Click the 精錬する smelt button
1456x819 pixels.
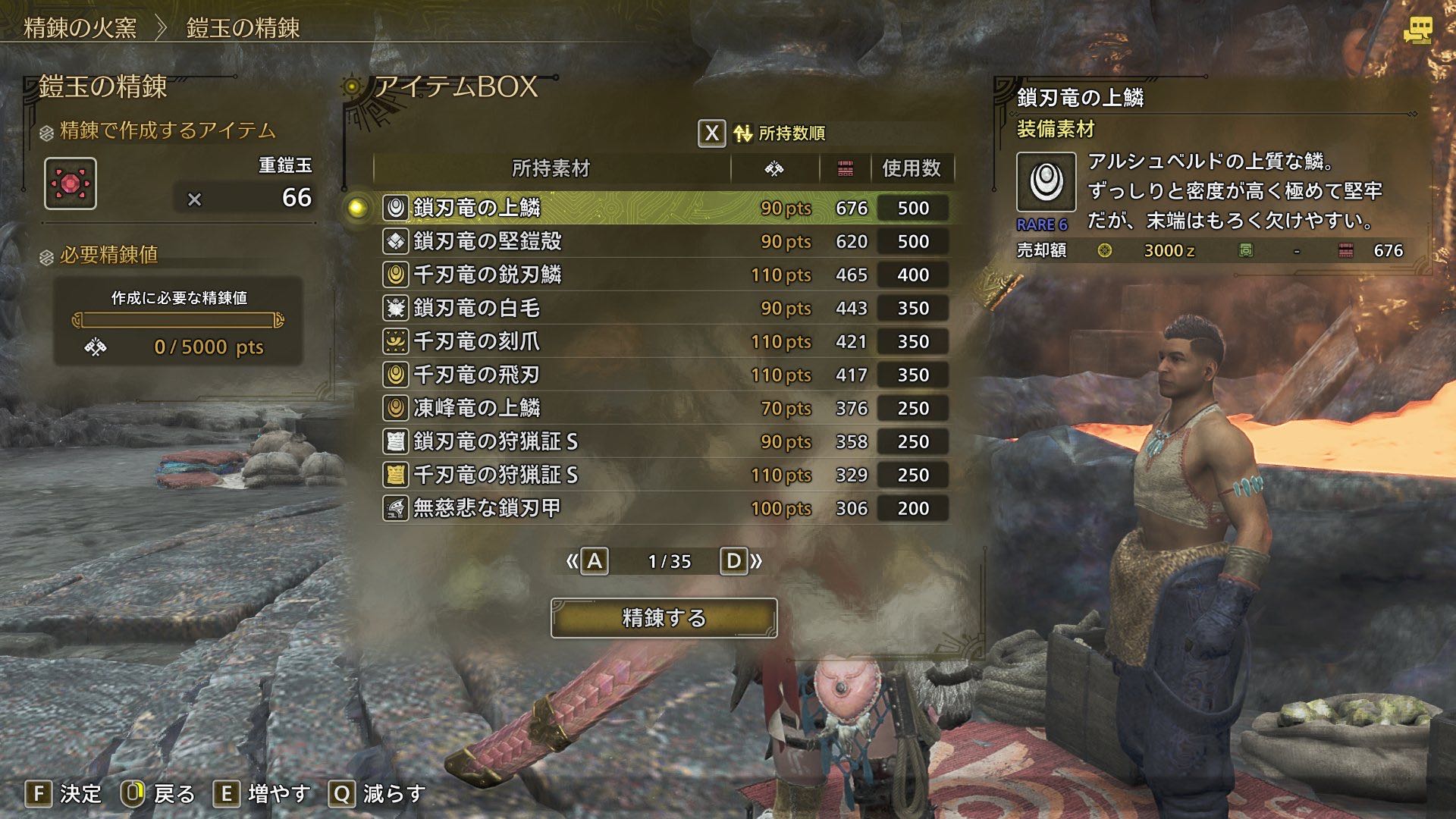click(664, 618)
